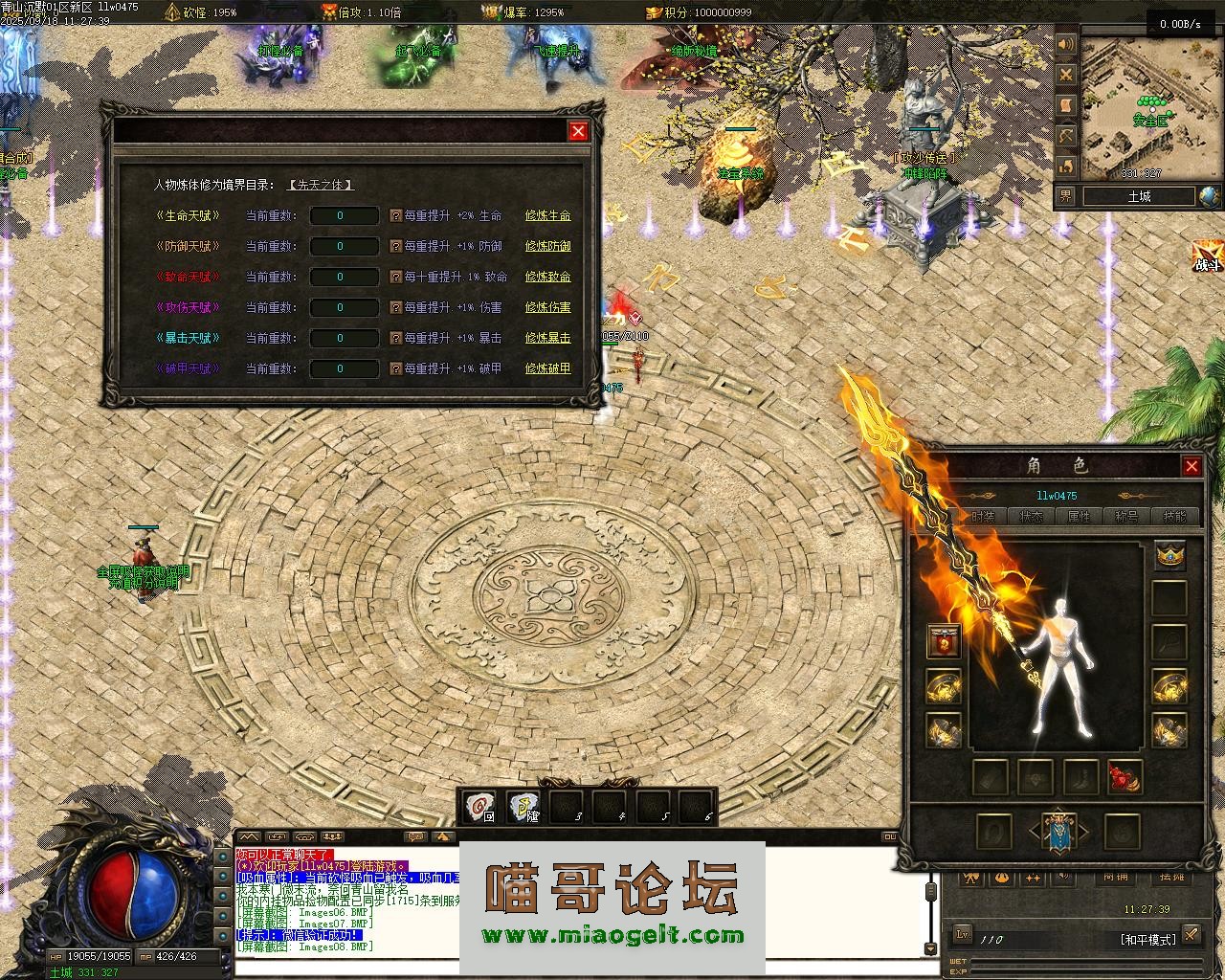Show the 称号 titles tab
Image resolution: width=1225 pixels, height=980 pixels.
[x=1126, y=517]
